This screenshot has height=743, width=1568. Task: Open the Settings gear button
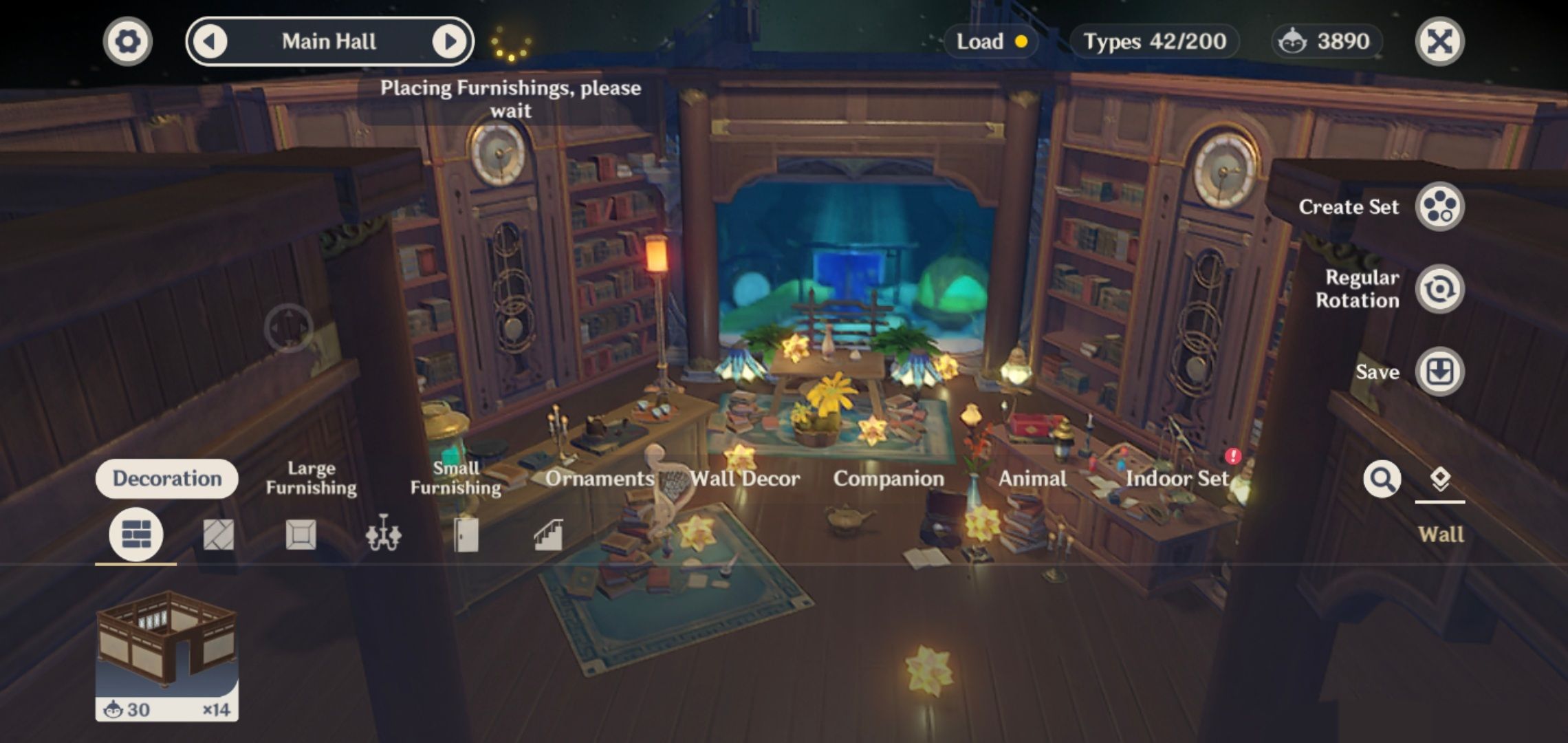click(x=127, y=41)
